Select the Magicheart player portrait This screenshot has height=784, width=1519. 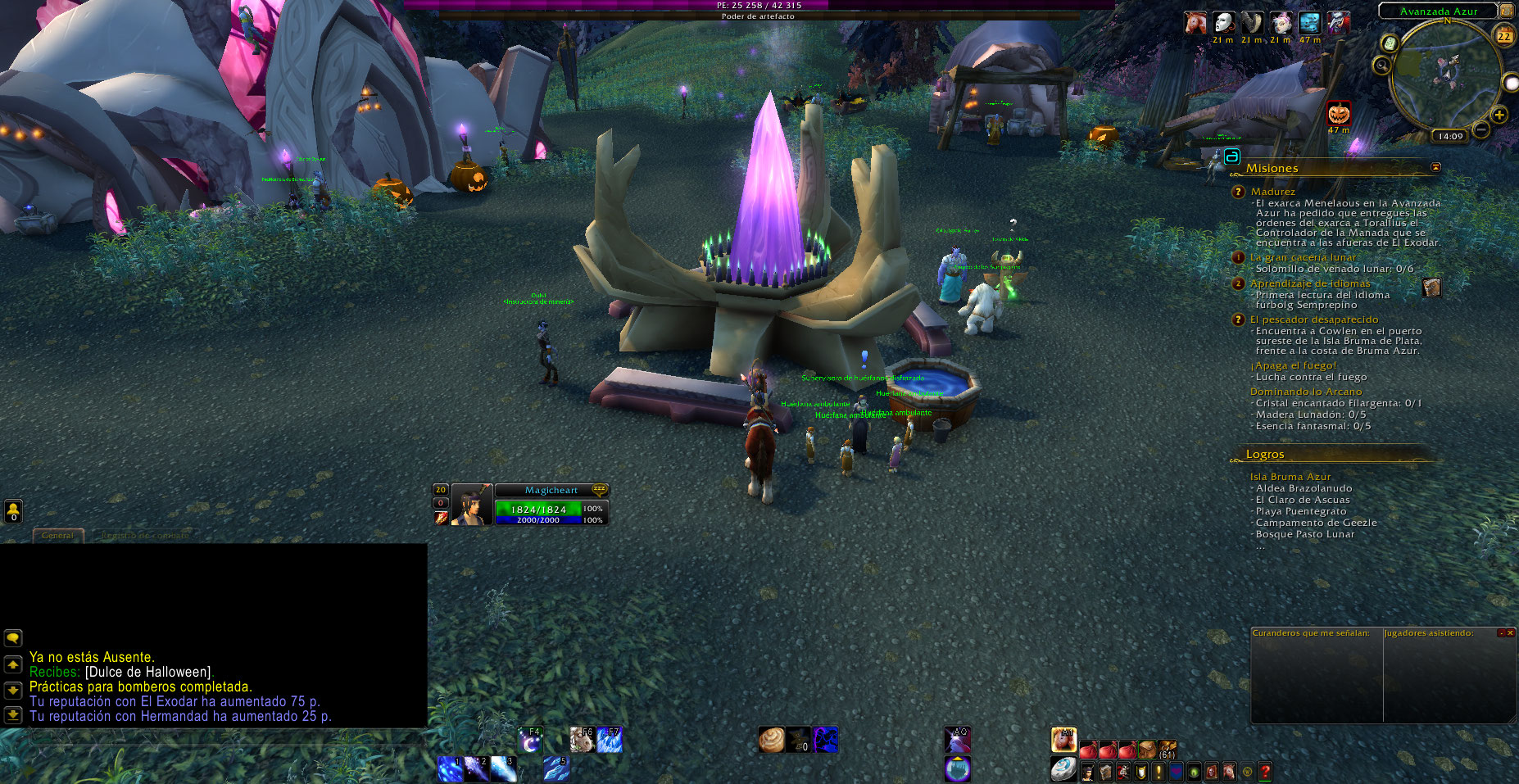471,505
